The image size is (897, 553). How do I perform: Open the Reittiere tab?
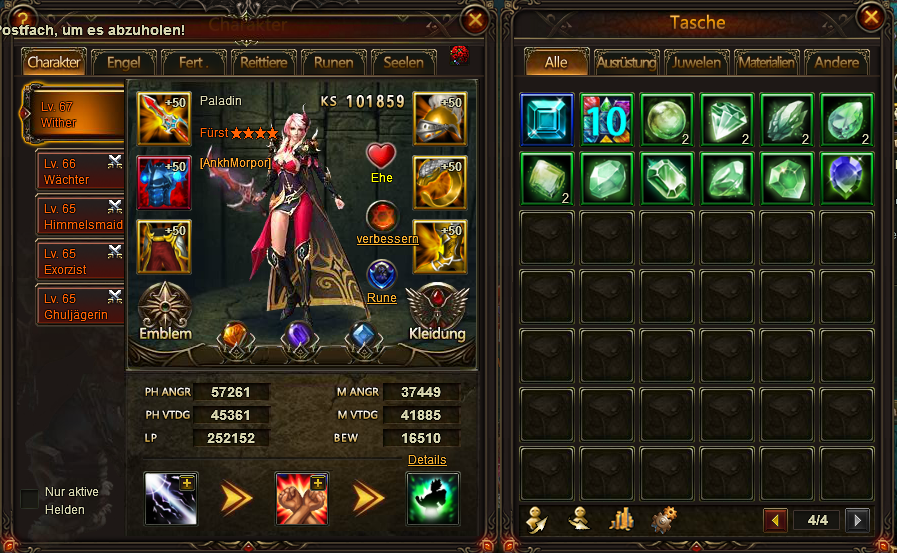[x=264, y=62]
